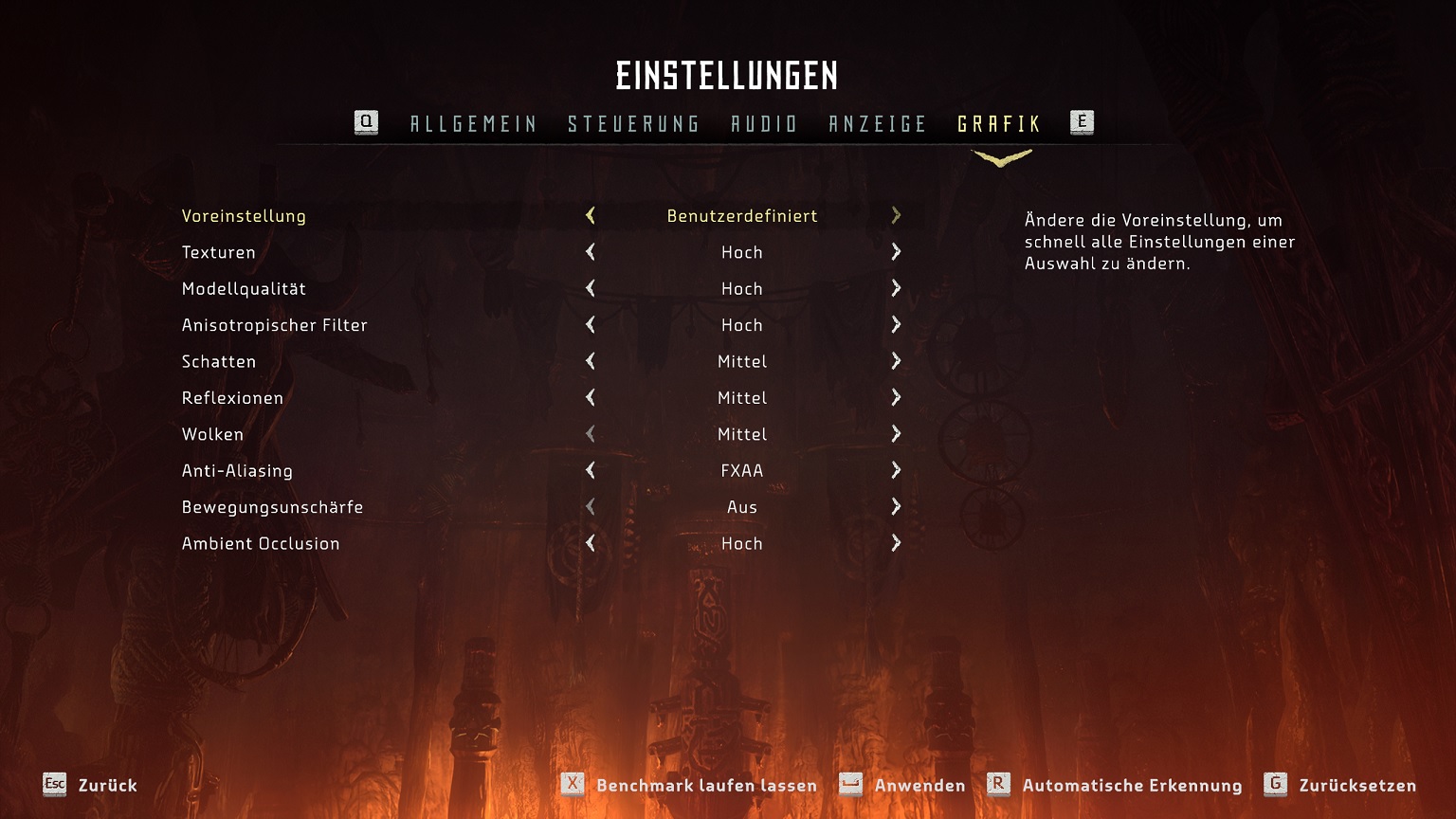Click the Enter key icon beside Anwenden

(850, 785)
